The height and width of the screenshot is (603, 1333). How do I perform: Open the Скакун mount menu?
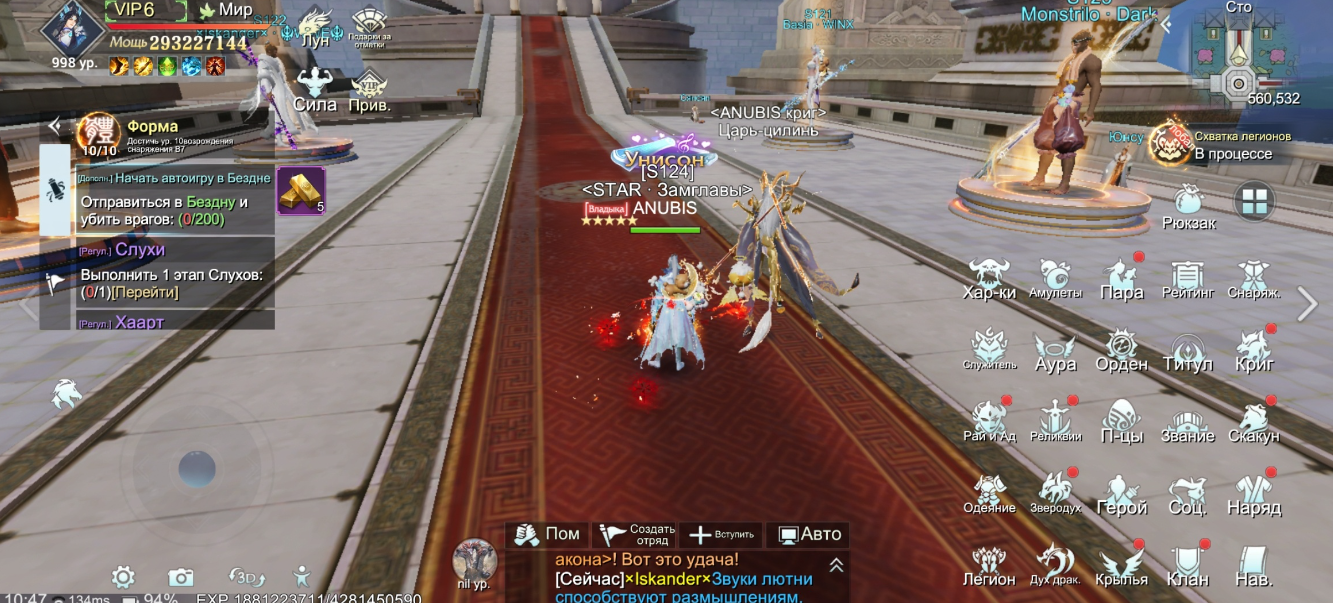tap(1254, 423)
